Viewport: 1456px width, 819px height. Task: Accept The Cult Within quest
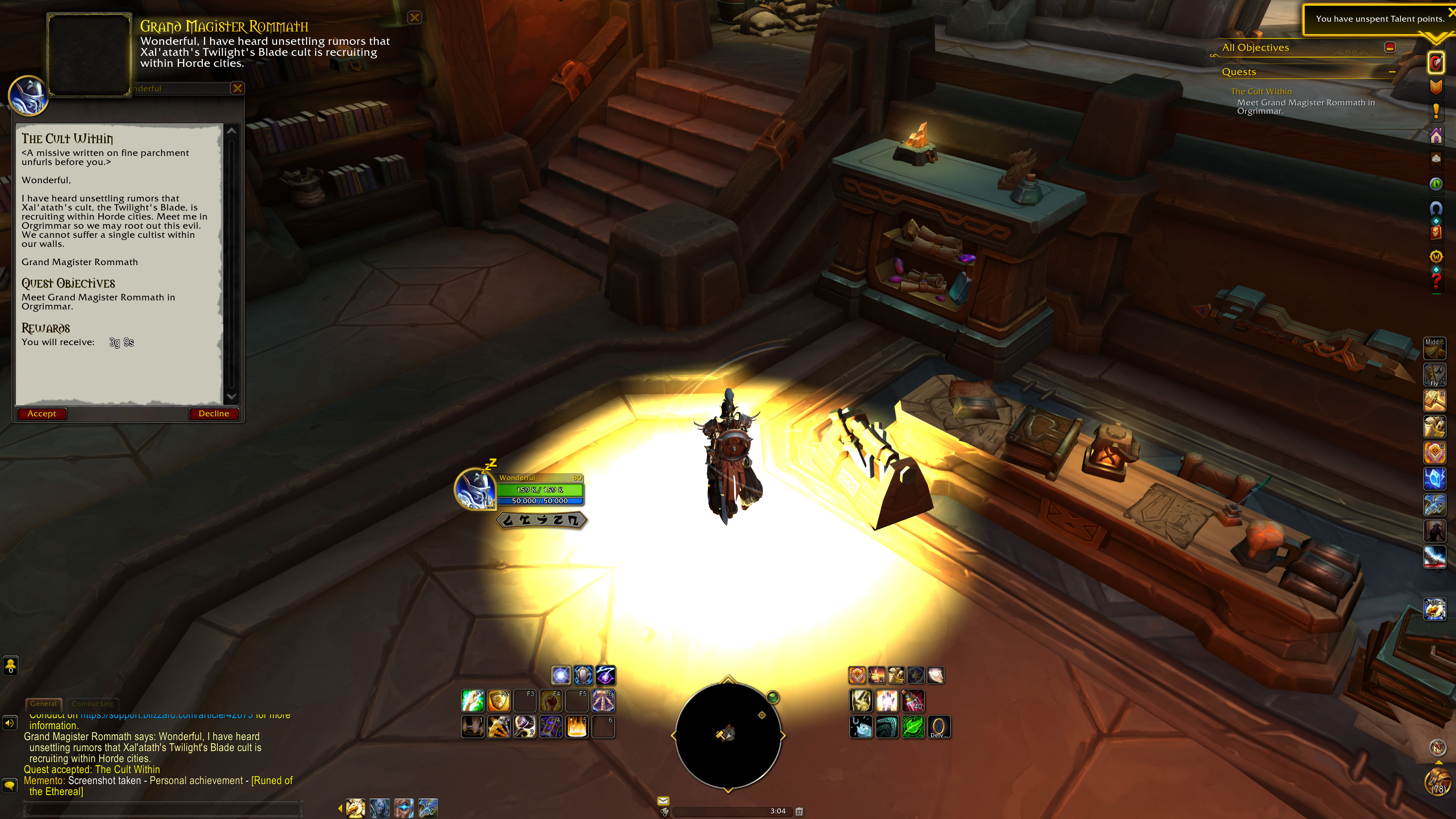coord(42,414)
